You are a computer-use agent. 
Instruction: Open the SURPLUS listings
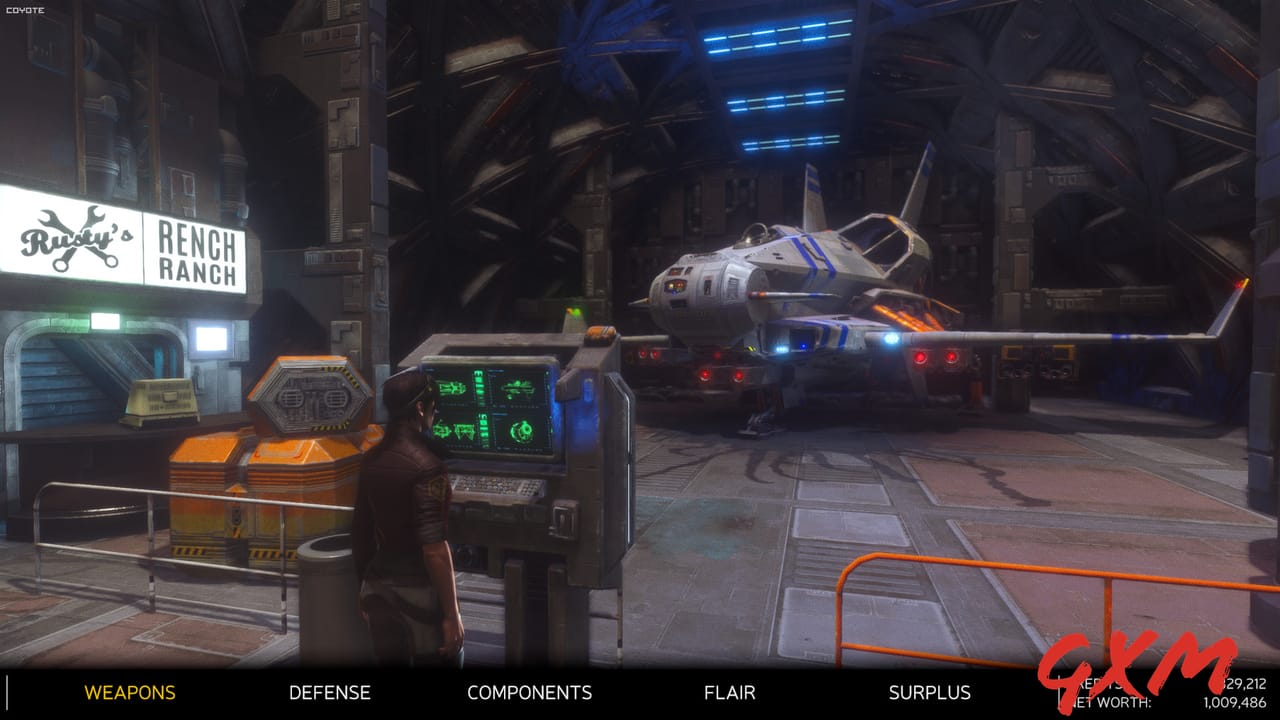tap(929, 692)
